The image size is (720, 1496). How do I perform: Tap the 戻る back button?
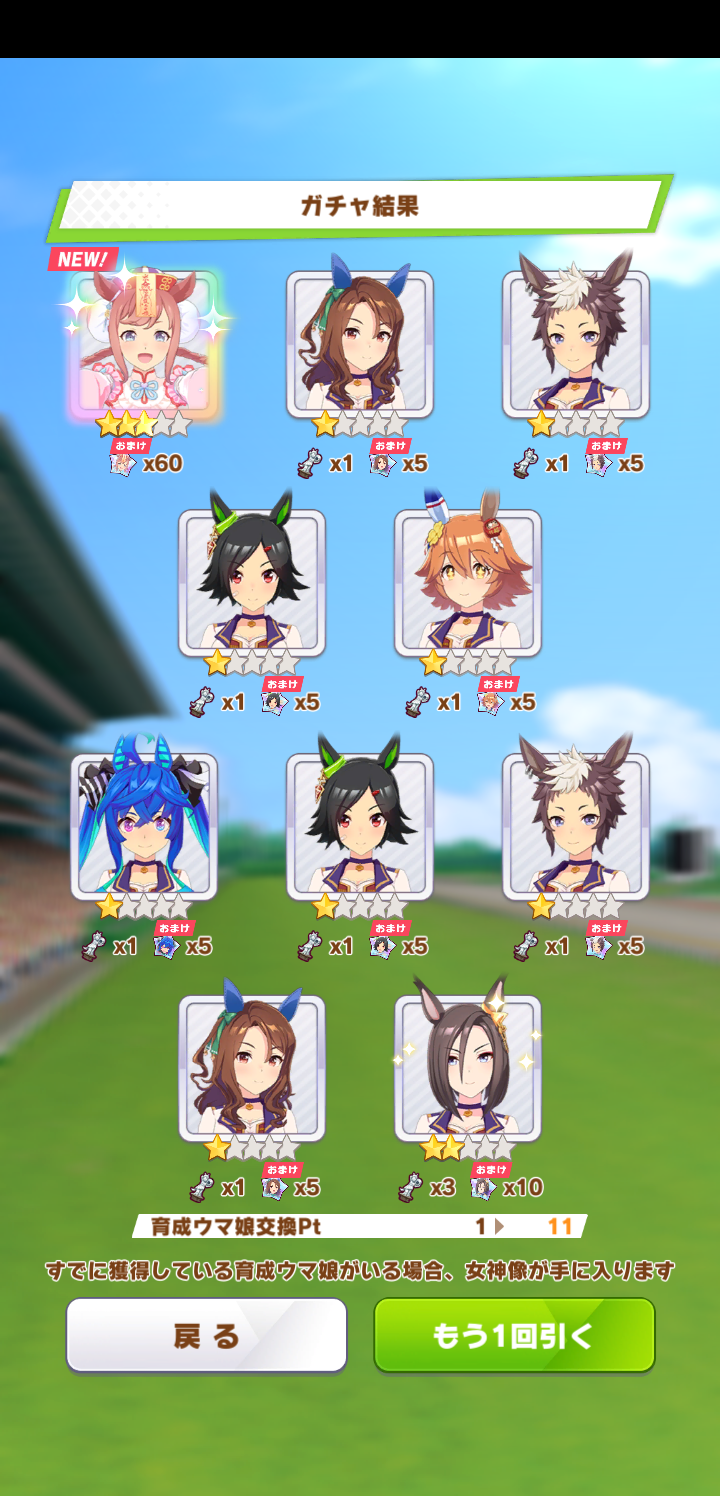pyautogui.click(x=207, y=1335)
